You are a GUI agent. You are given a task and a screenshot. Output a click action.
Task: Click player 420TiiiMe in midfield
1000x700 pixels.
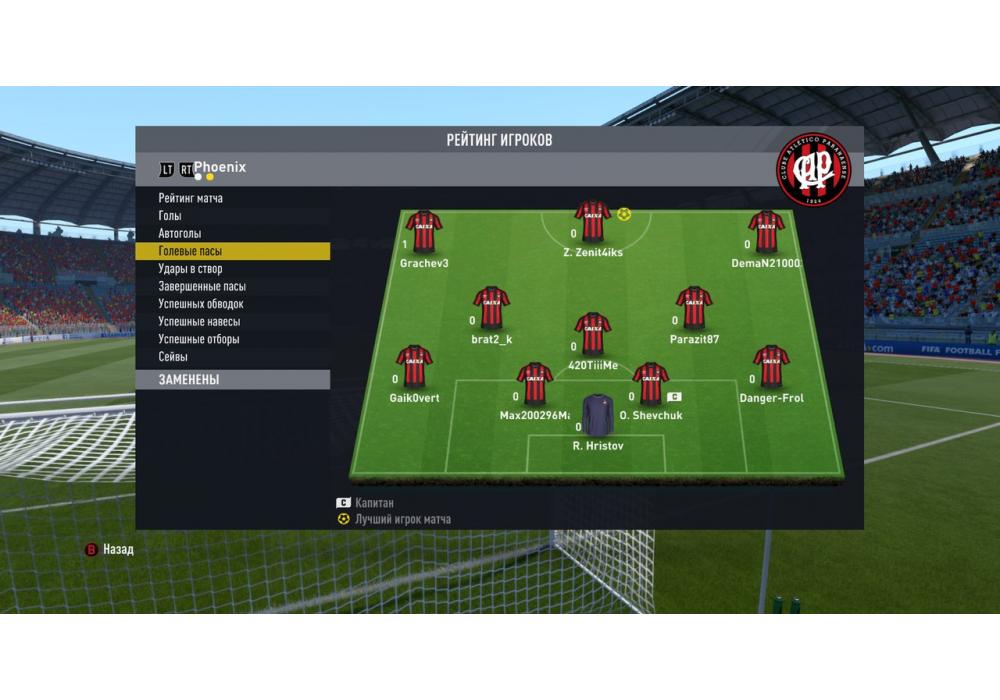[593, 335]
